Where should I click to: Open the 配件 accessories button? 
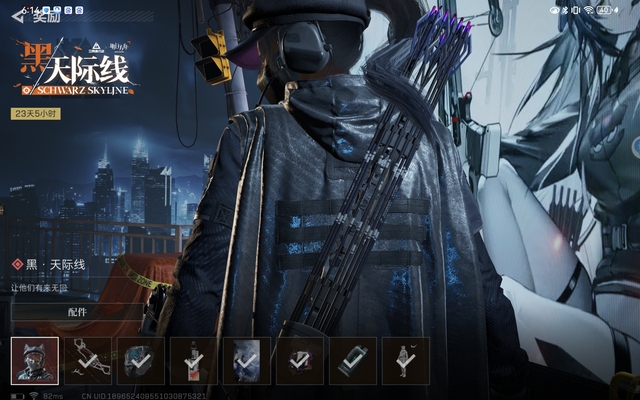tap(77, 312)
